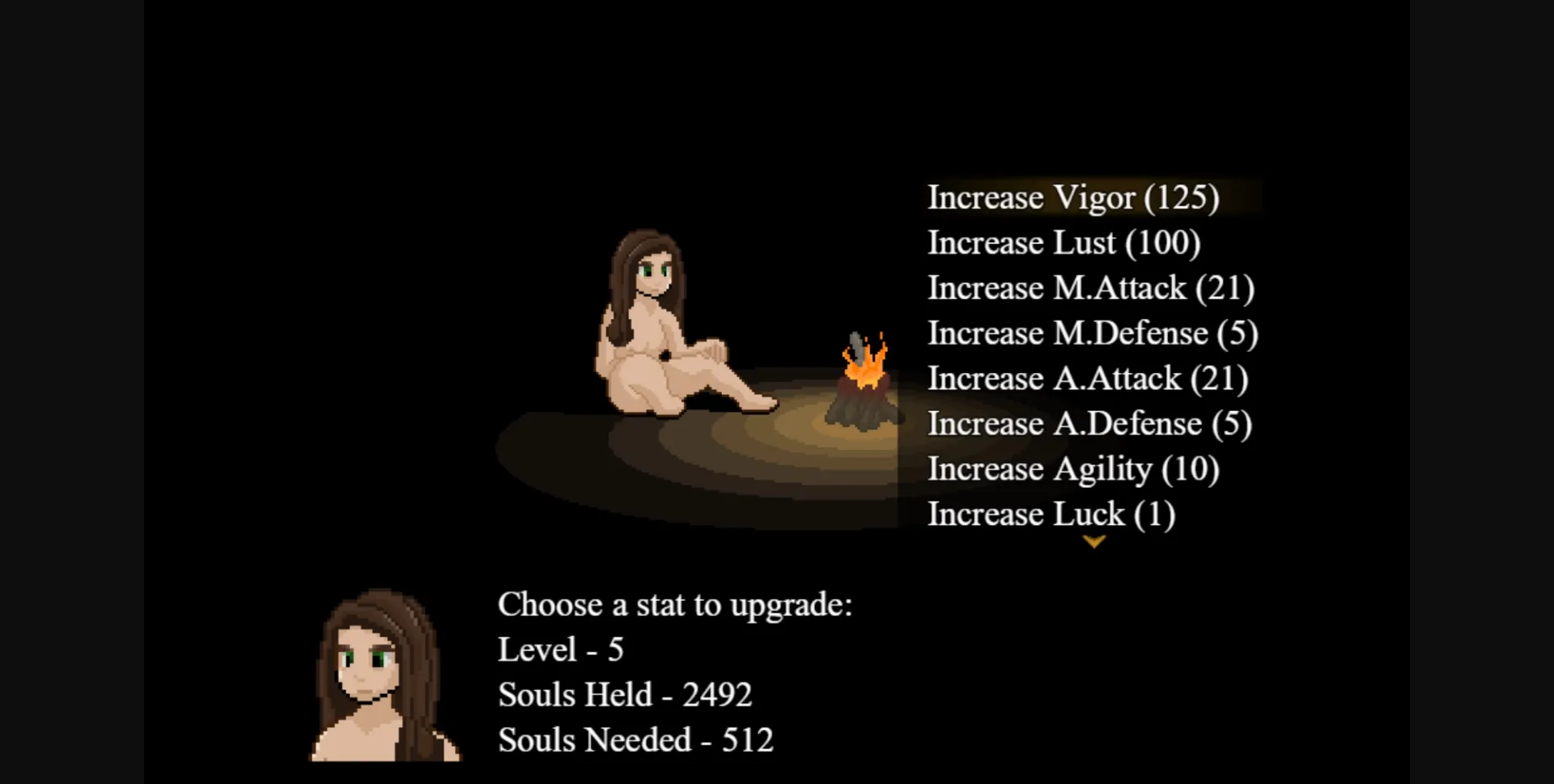Click the Choose a stat to upgrade prompt
This screenshot has height=784, width=1554.
coord(676,604)
